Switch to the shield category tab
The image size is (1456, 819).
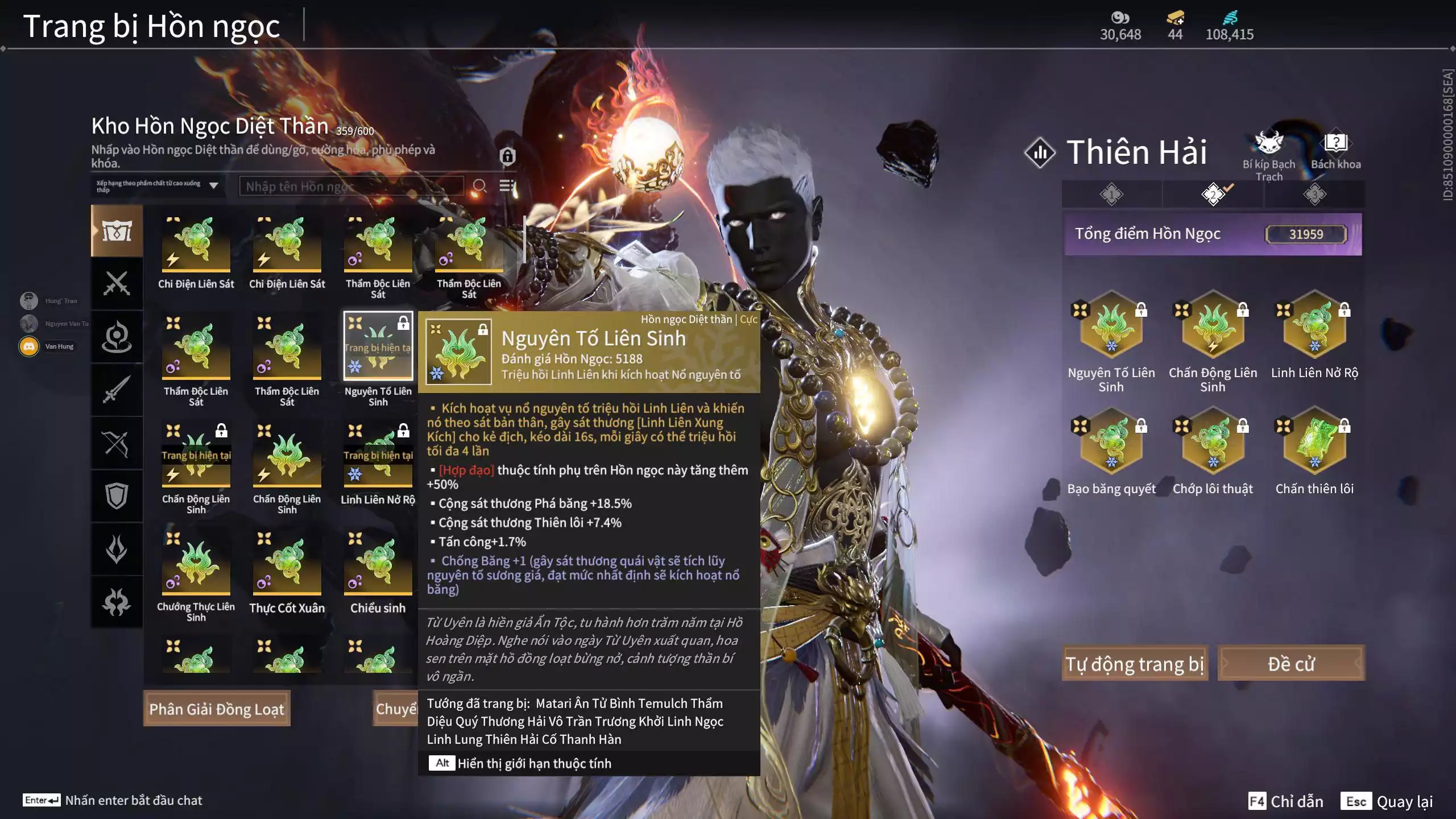[117, 496]
